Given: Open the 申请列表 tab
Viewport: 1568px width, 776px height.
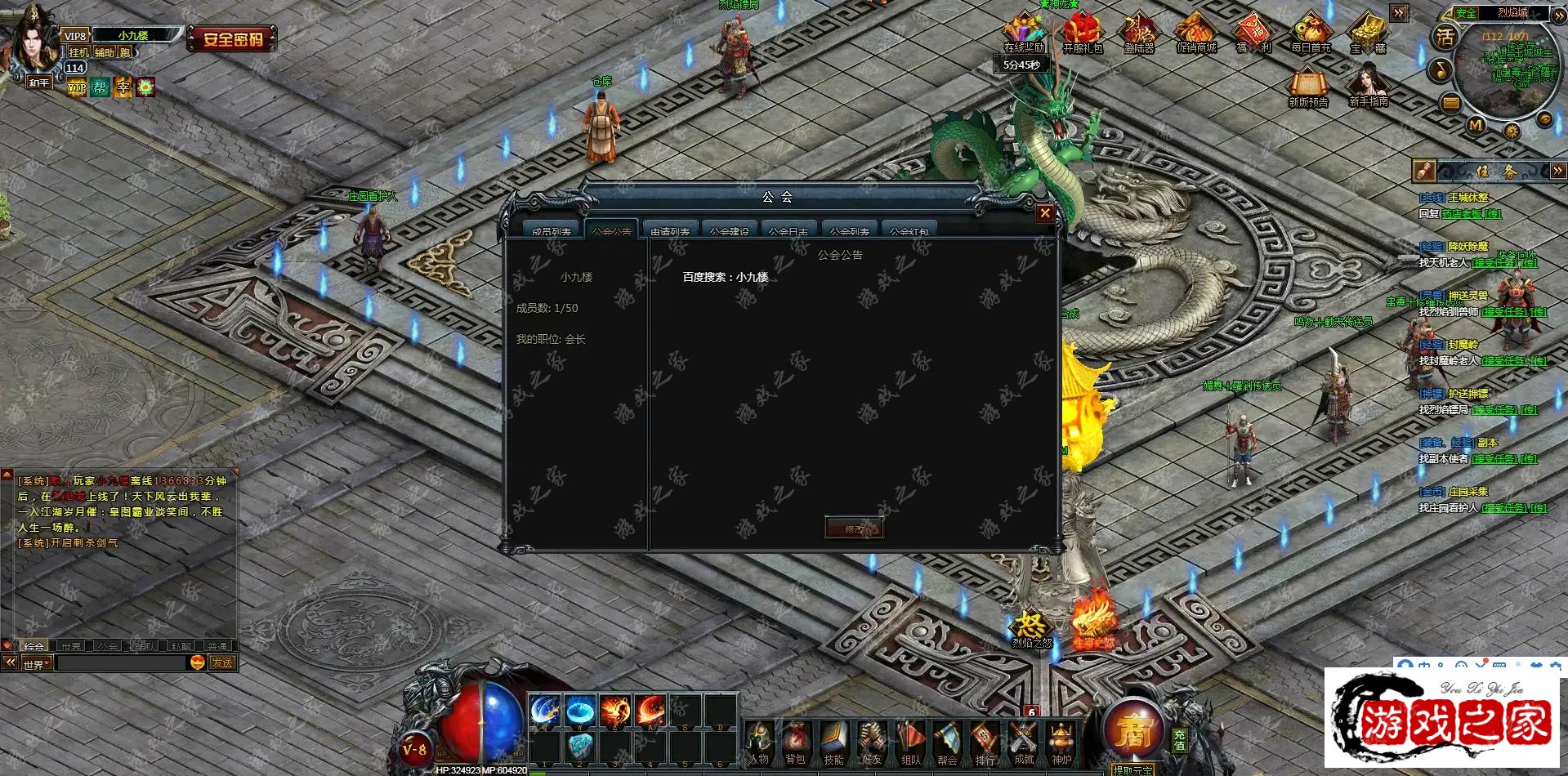Looking at the screenshot, I should 670,230.
